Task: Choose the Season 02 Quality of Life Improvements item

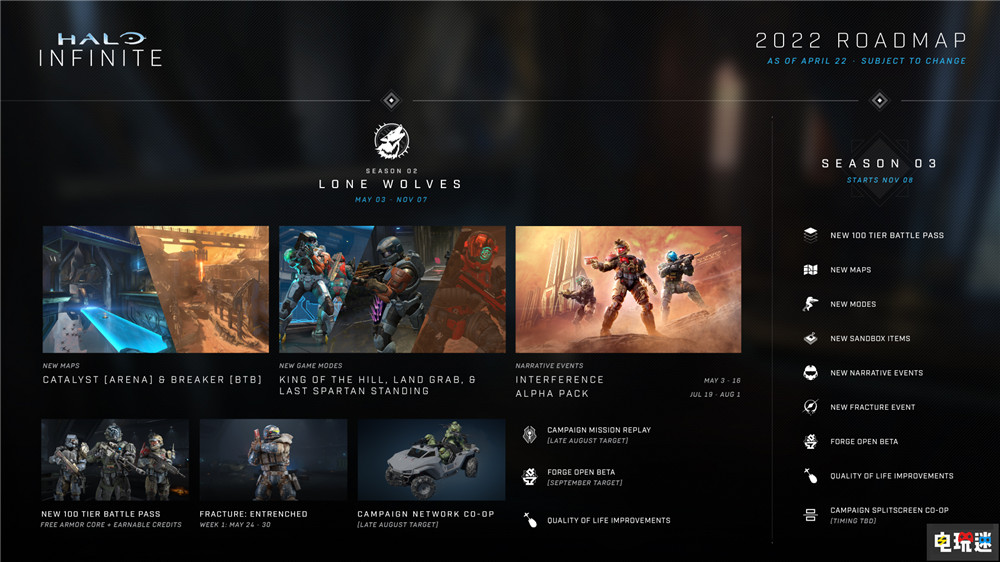Action: point(607,520)
